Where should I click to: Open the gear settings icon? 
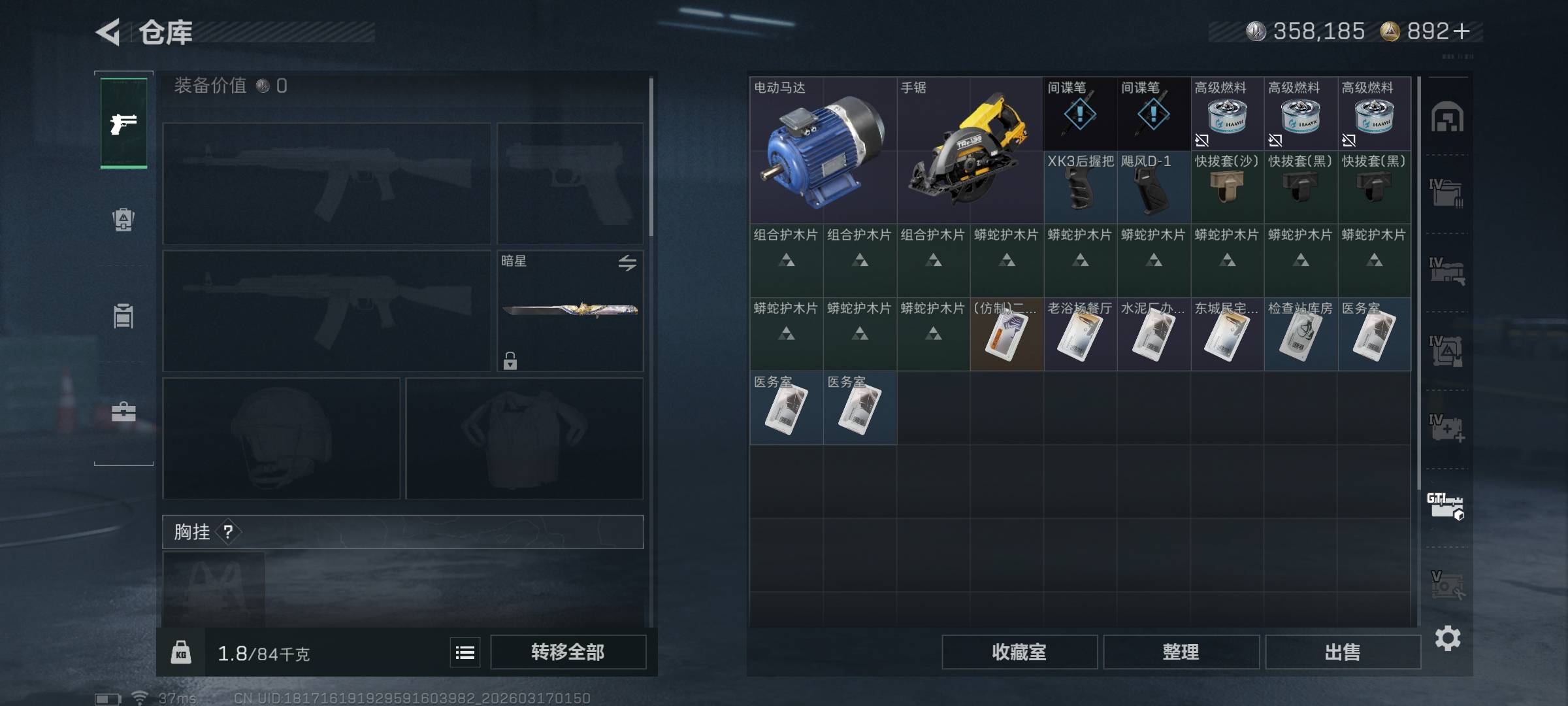coord(1448,638)
